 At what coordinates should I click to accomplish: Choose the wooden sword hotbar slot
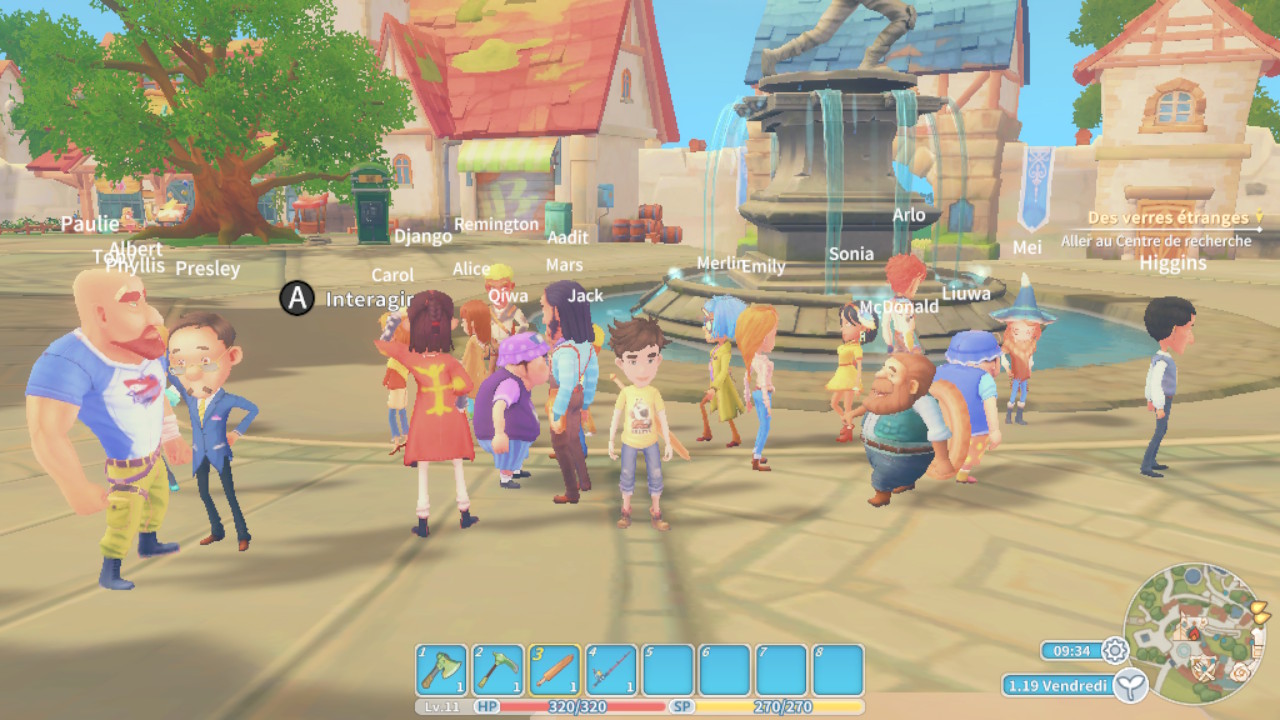[554, 670]
